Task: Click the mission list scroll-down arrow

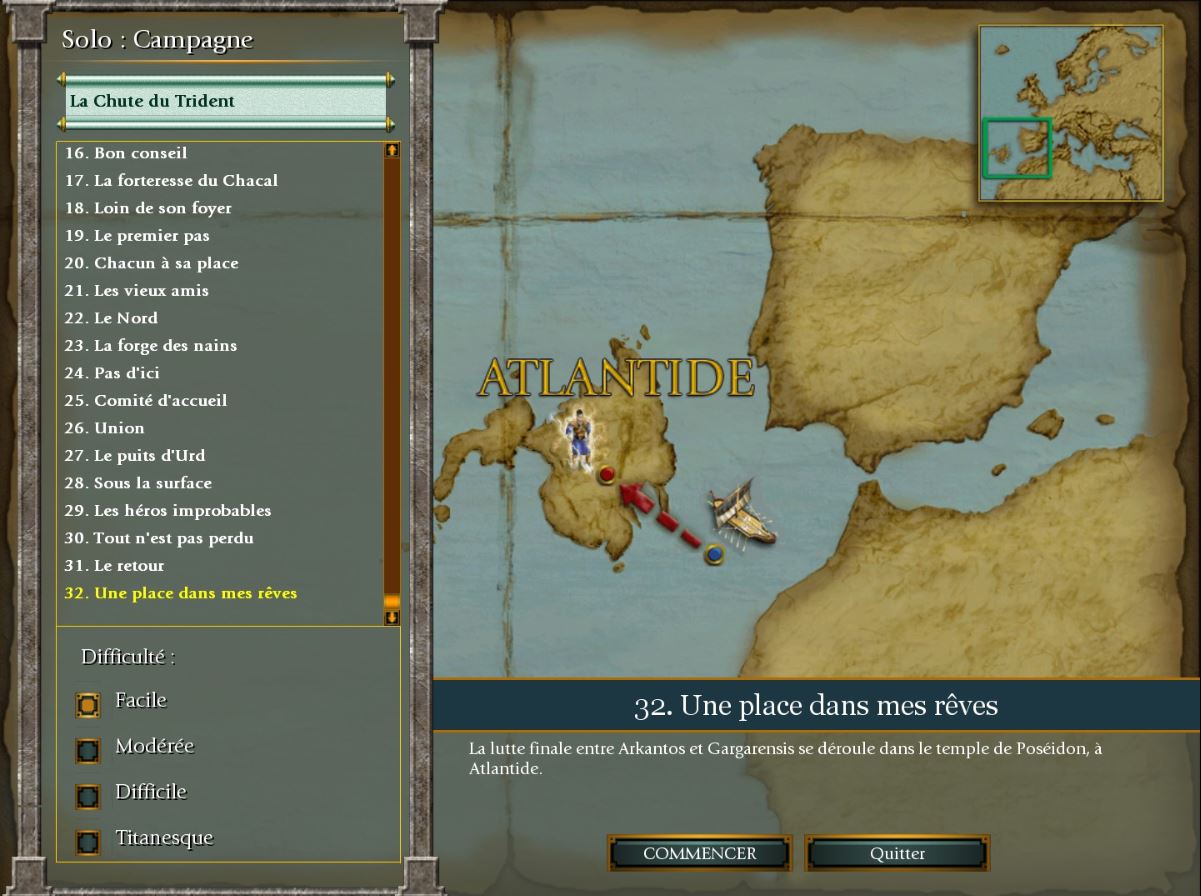Action: pyautogui.click(x=392, y=618)
